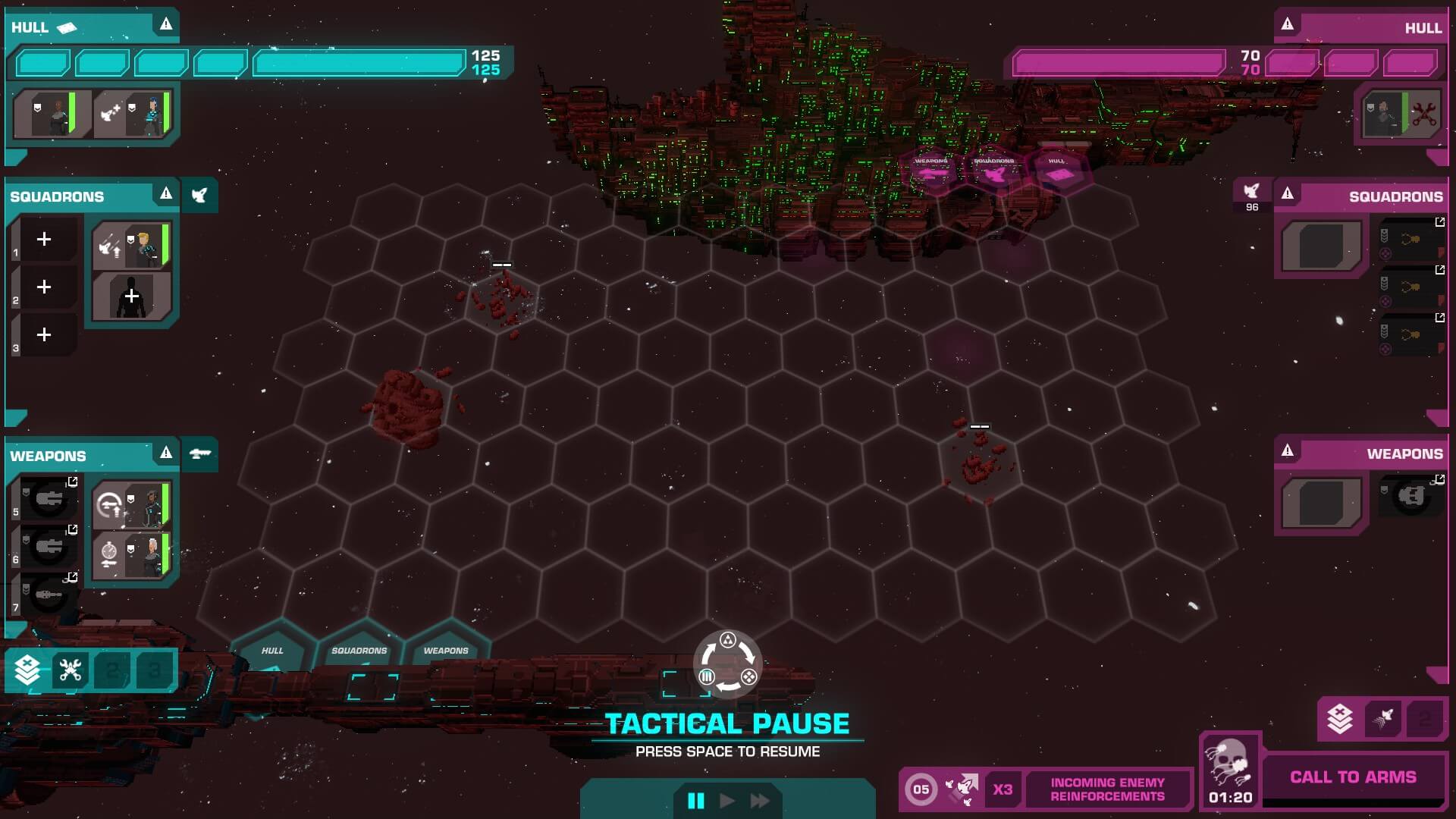Click the fighter icon beside the player Squadrons header

coord(199,196)
